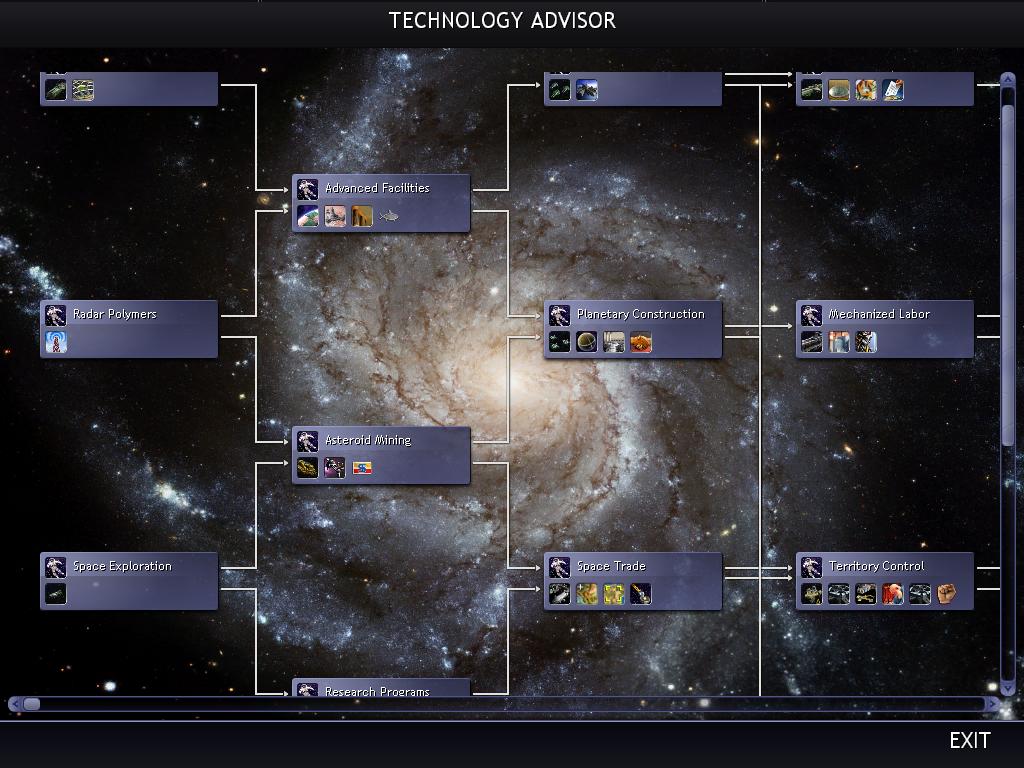The image size is (1024, 768).
Task: Click the radar icon under Radar Polymers
Action: [56, 343]
